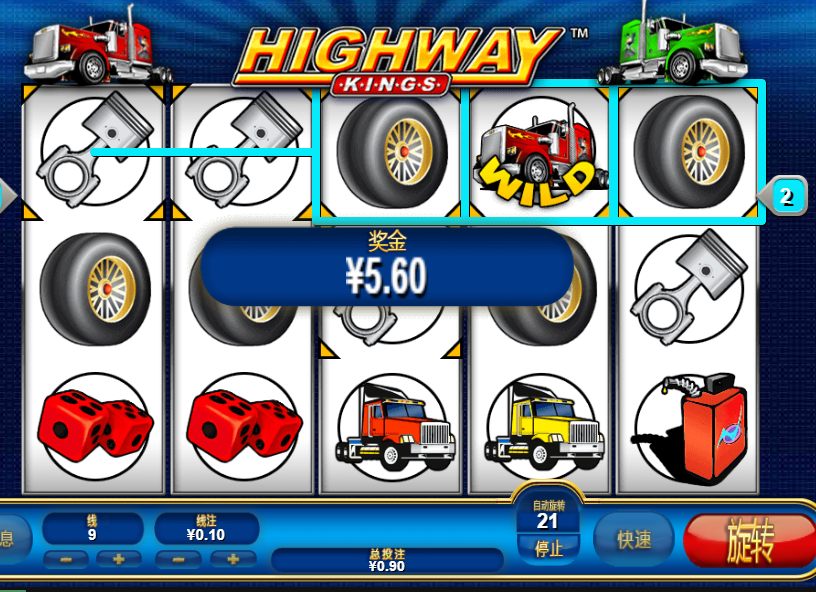The width and height of the screenshot is (816, 592).
Task: Lower the line bet (线注) amount
Action: click(x=180, y=558)
